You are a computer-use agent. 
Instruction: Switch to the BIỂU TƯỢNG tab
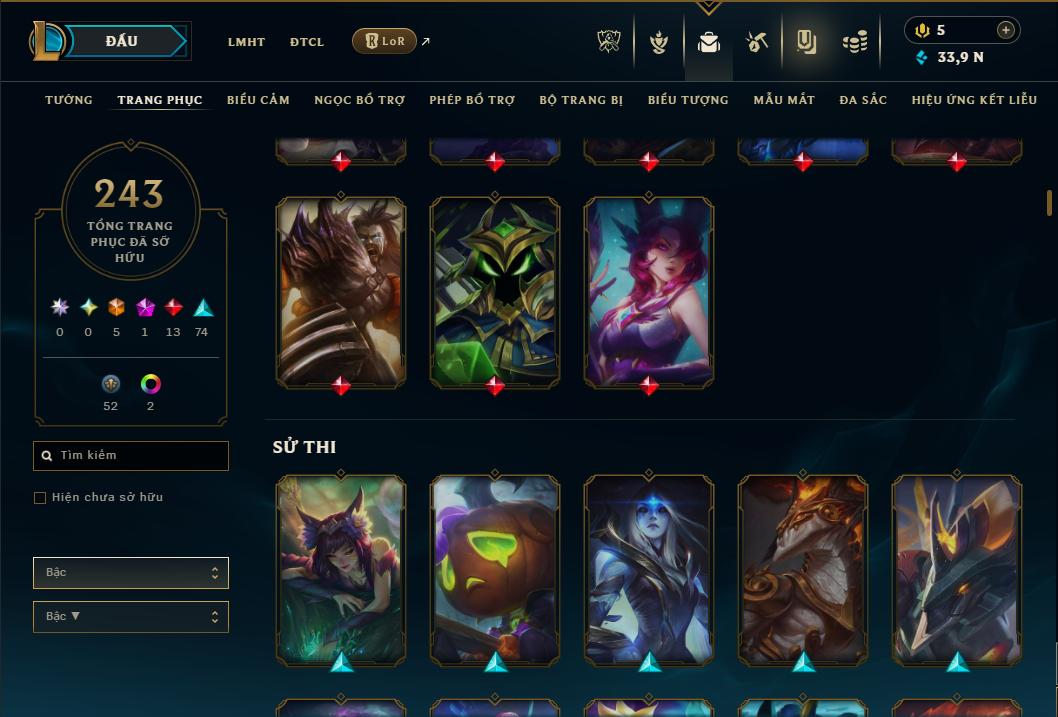688,100
